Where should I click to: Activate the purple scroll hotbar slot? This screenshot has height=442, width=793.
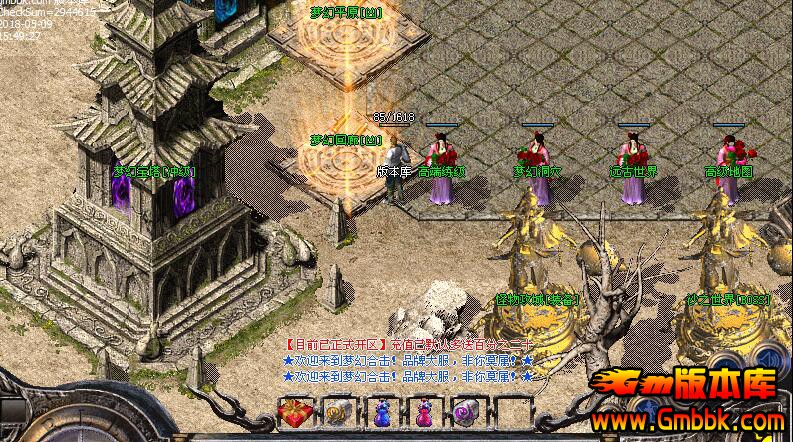pyautogui.click(x=466, y=412)
